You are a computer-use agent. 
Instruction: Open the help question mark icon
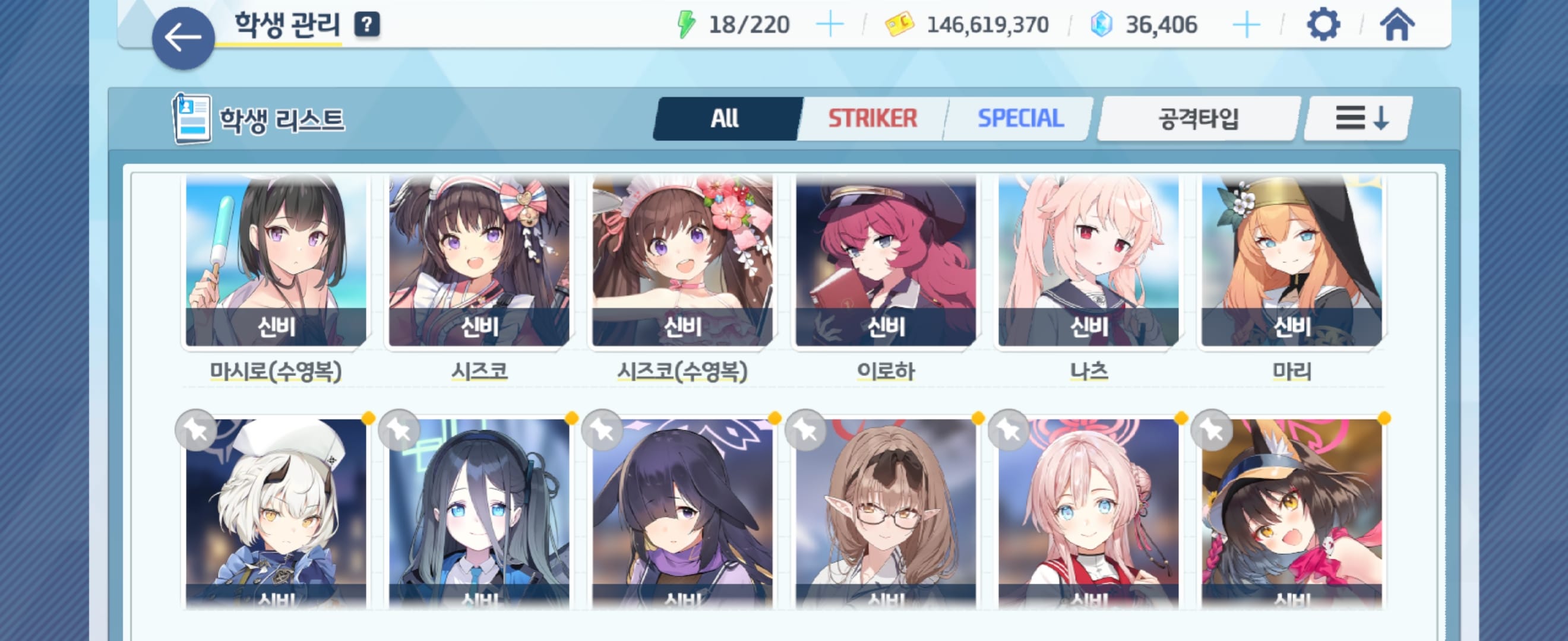[x=366, y=25]
